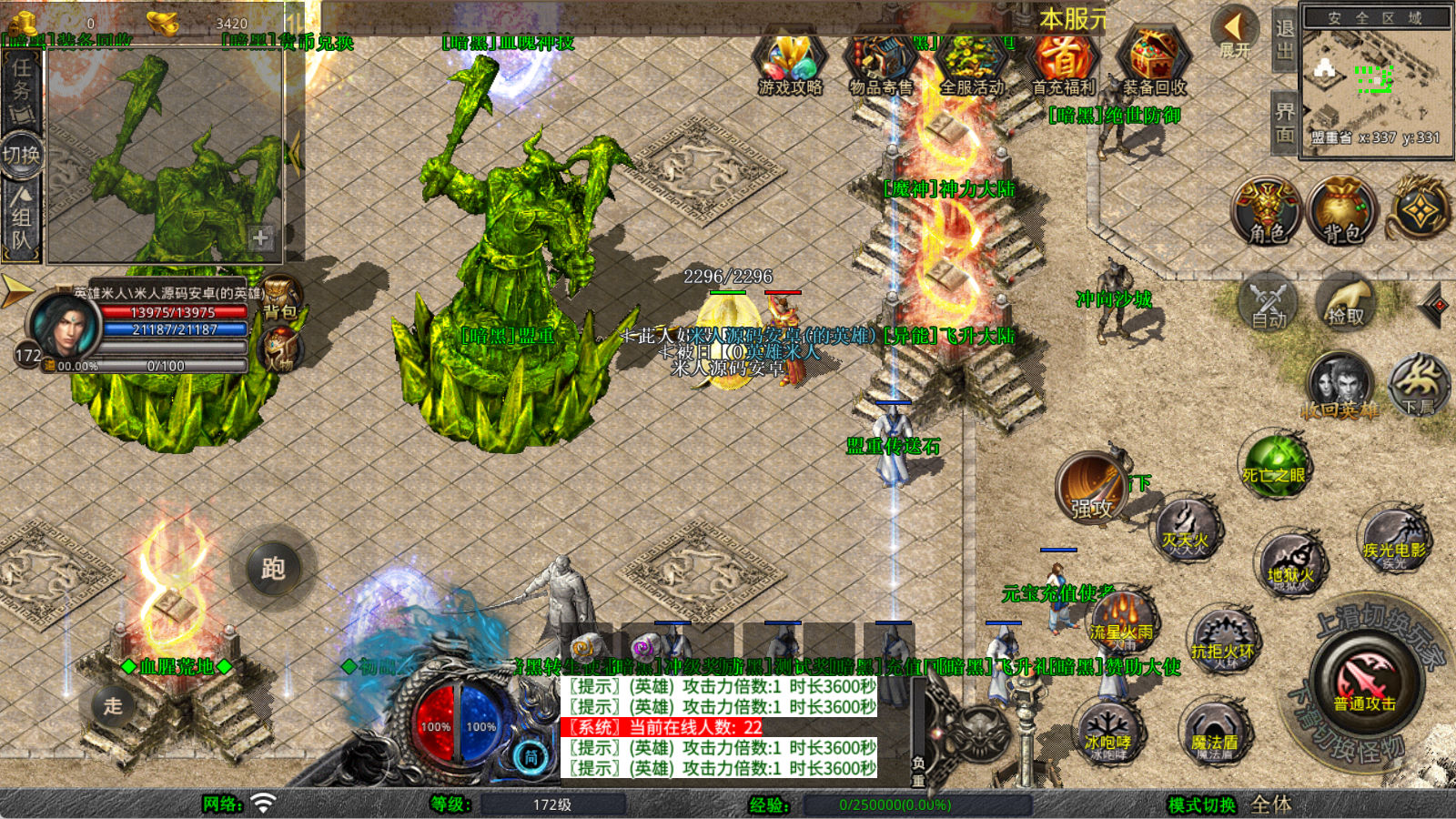Open the 全服活动 server events icon

pyautogui.click(x=972, y=64)
